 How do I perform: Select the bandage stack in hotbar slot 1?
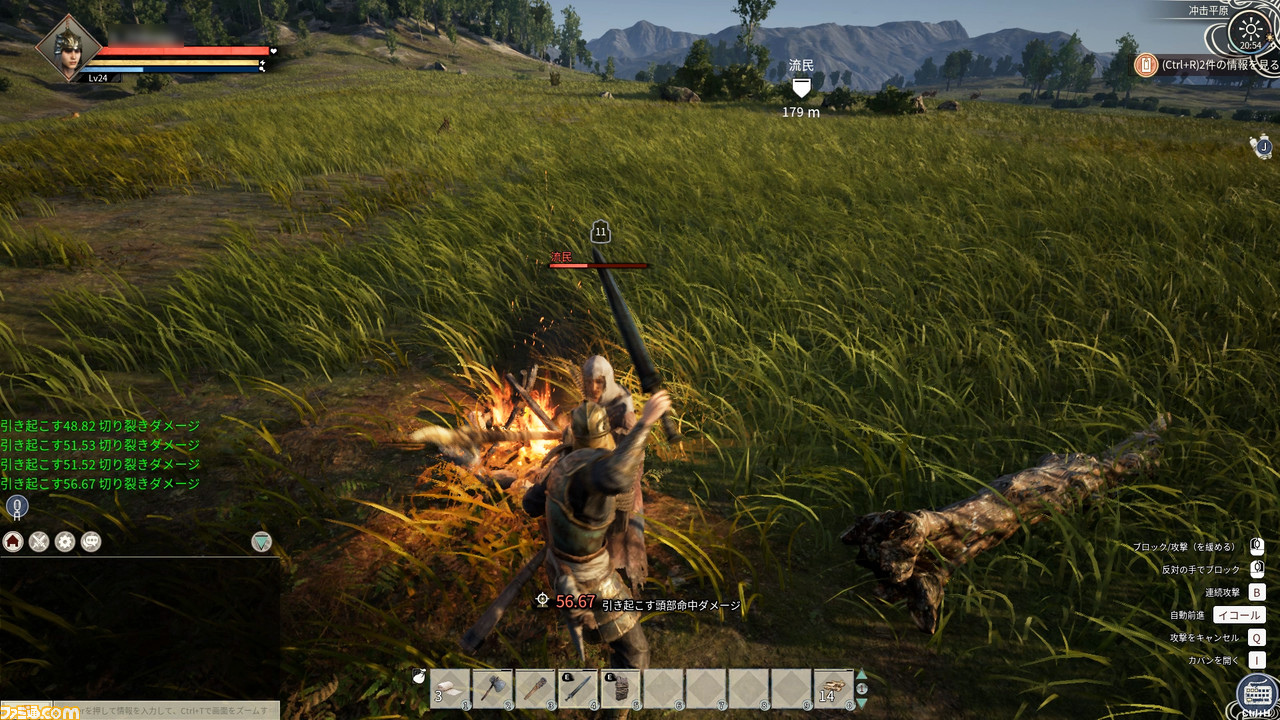448,689
